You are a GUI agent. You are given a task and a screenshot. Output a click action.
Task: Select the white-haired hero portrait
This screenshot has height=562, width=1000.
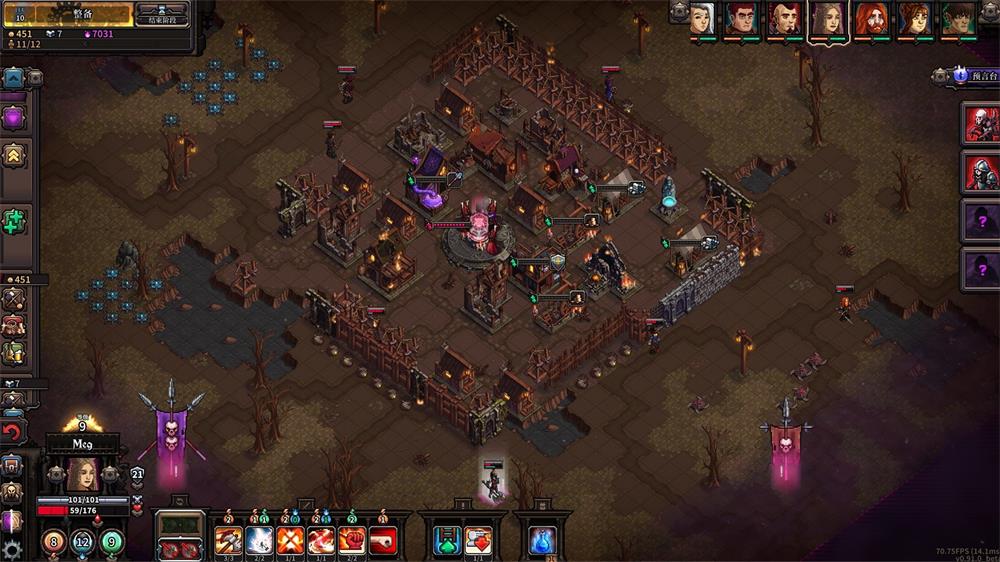703,19
